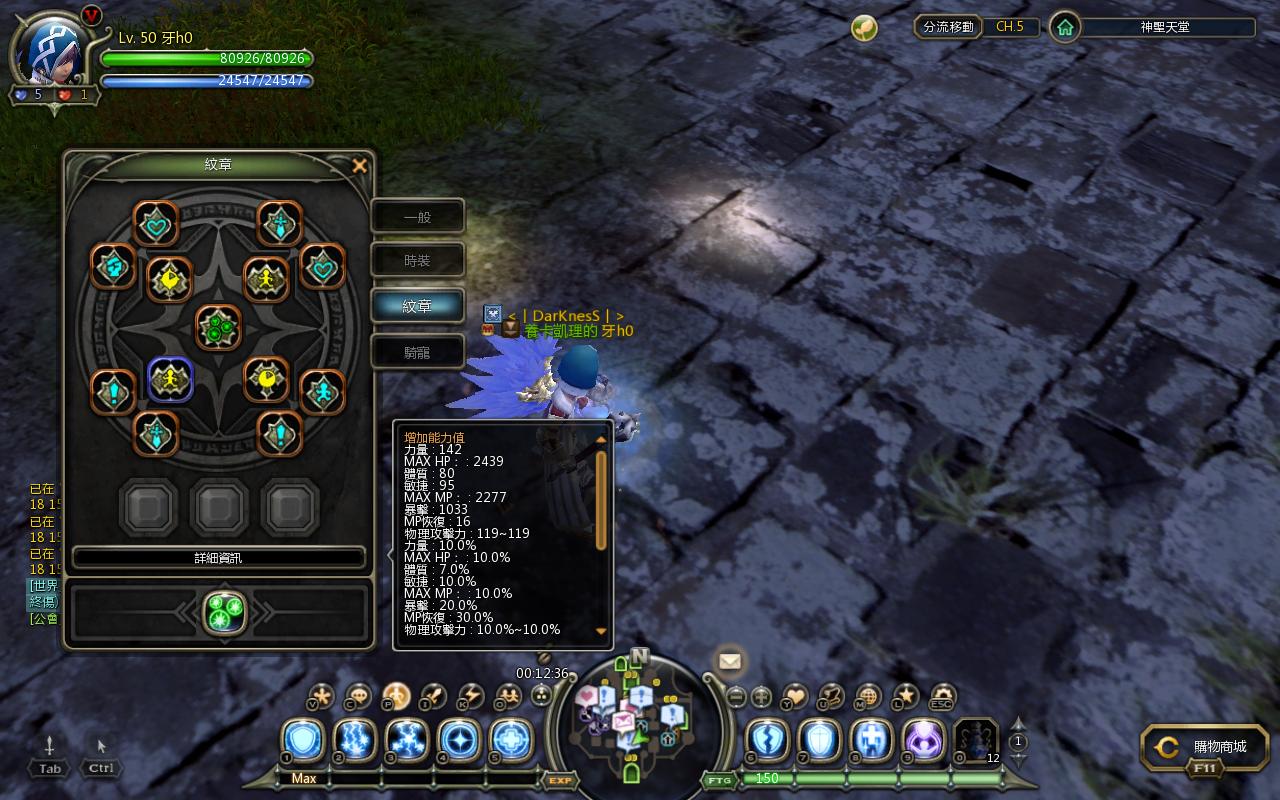The width and height of the screenshot is (1280, 800).
Task: Click the 分流移動 channel move button
Action: 947,27
